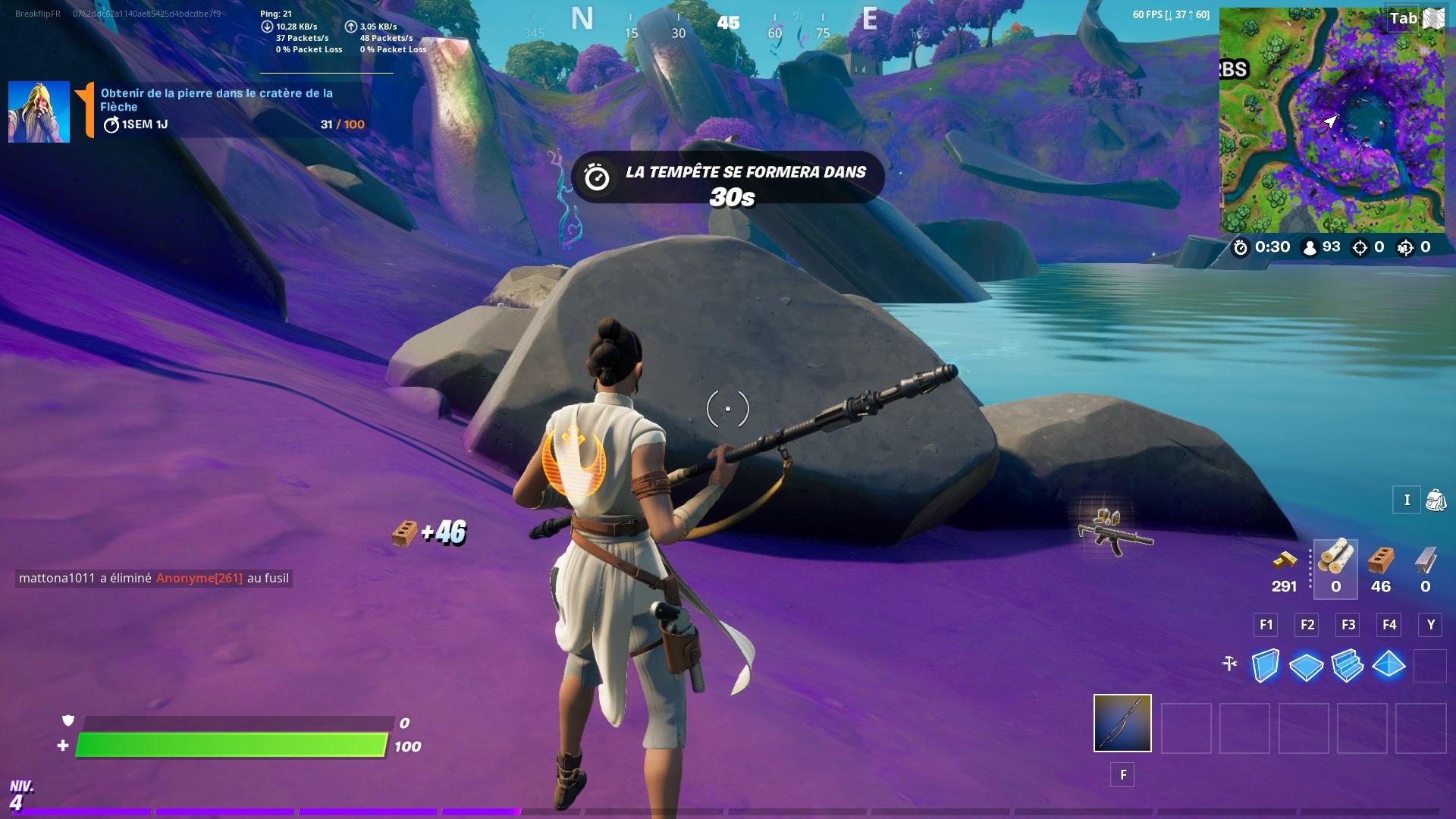Click the BreakflipFR character portrait
The height and width of the screenshot is (819, 1456).
click(39, 111)
